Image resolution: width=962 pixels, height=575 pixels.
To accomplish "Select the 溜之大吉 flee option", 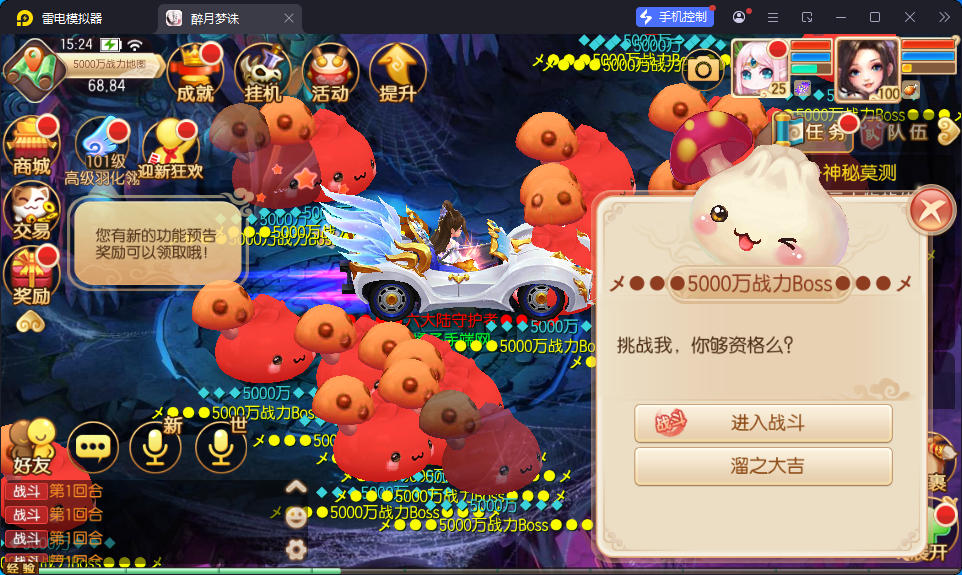I will click(x=763, y=466).
